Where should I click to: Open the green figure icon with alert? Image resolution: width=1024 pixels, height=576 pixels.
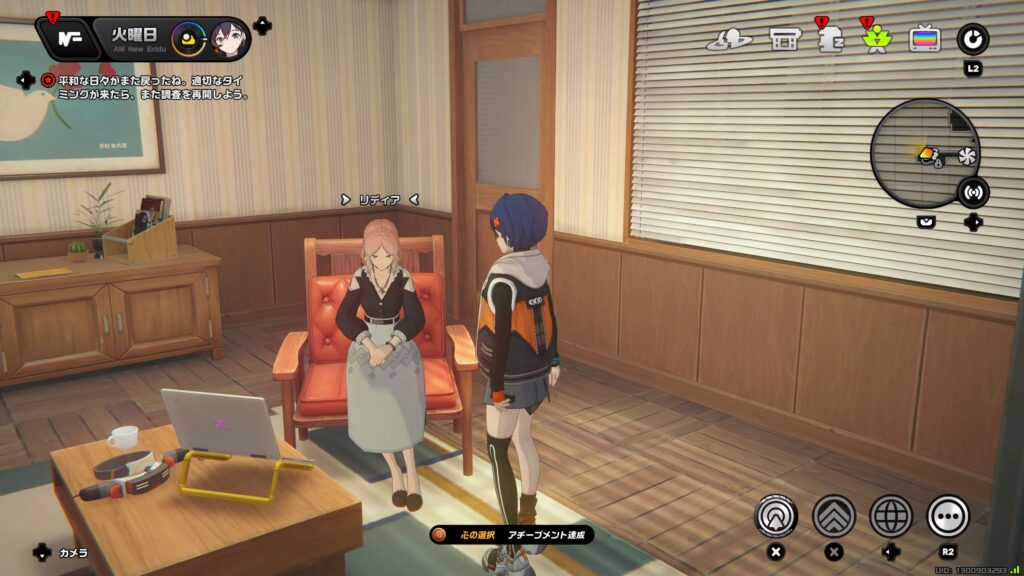point(875,41)
